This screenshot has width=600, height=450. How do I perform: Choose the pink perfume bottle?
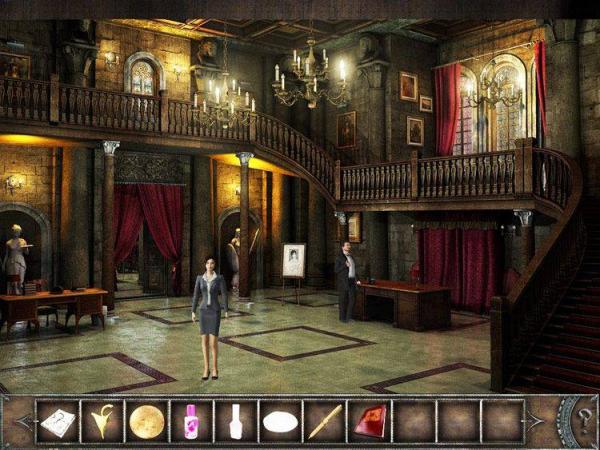(x=191, y=421)
